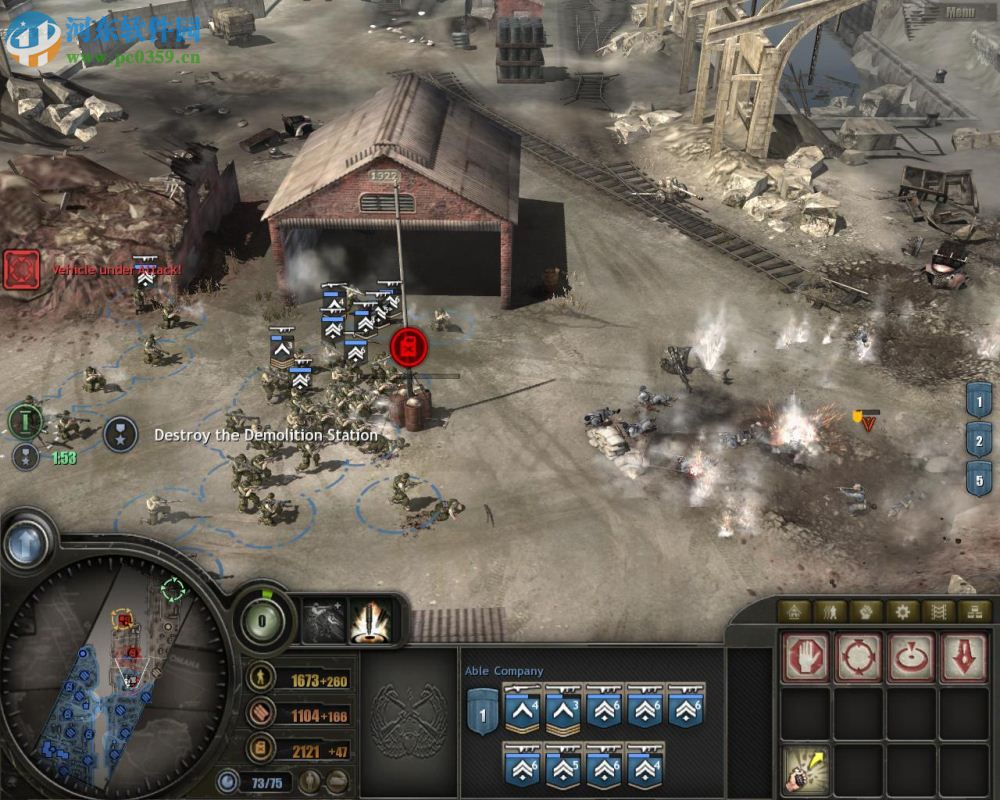The width and height of the screenshot is (1000, 800).
Task: Select the barbed-wire defenses tab
Action: click(938, 611)
